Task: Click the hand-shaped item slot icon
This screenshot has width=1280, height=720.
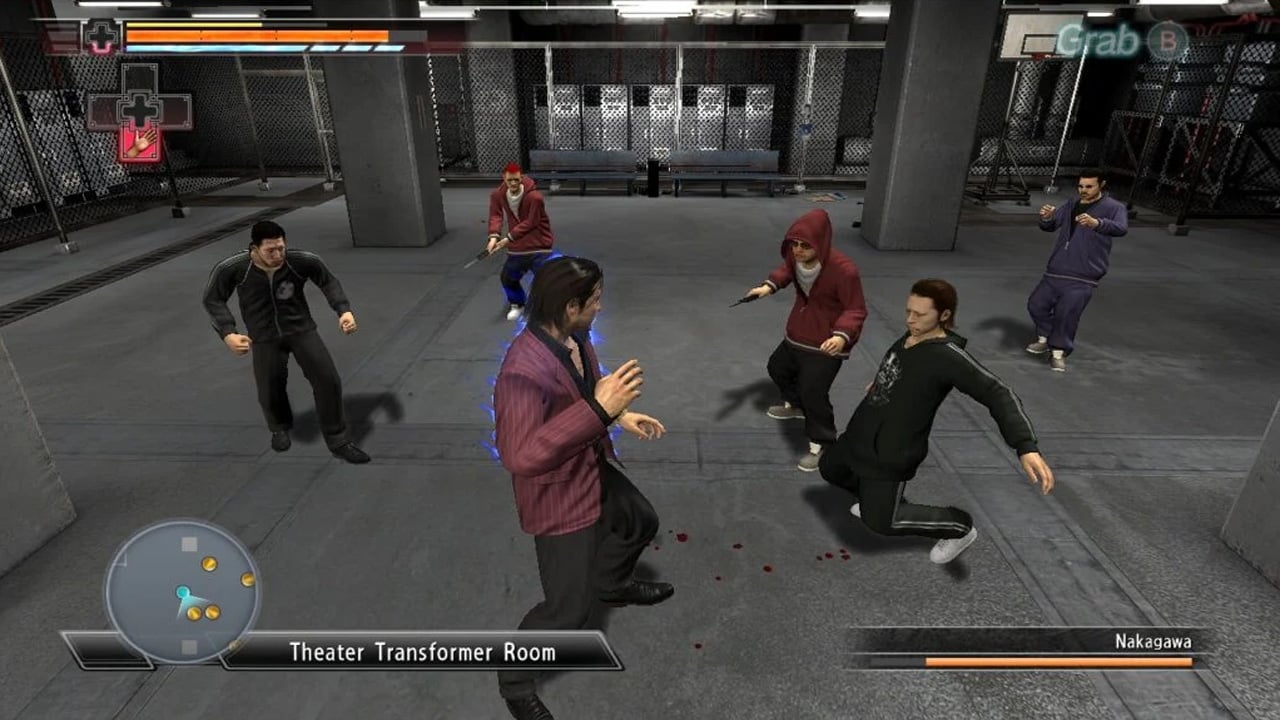Action: point(141,142)
